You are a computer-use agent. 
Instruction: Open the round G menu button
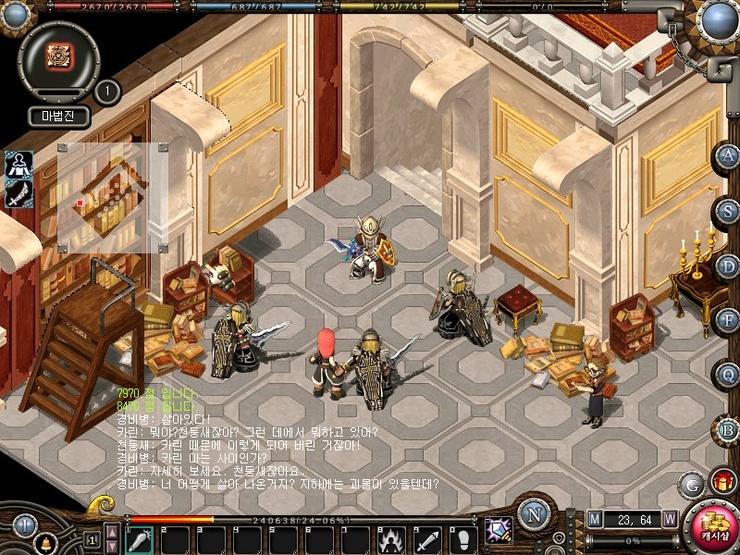691,483
